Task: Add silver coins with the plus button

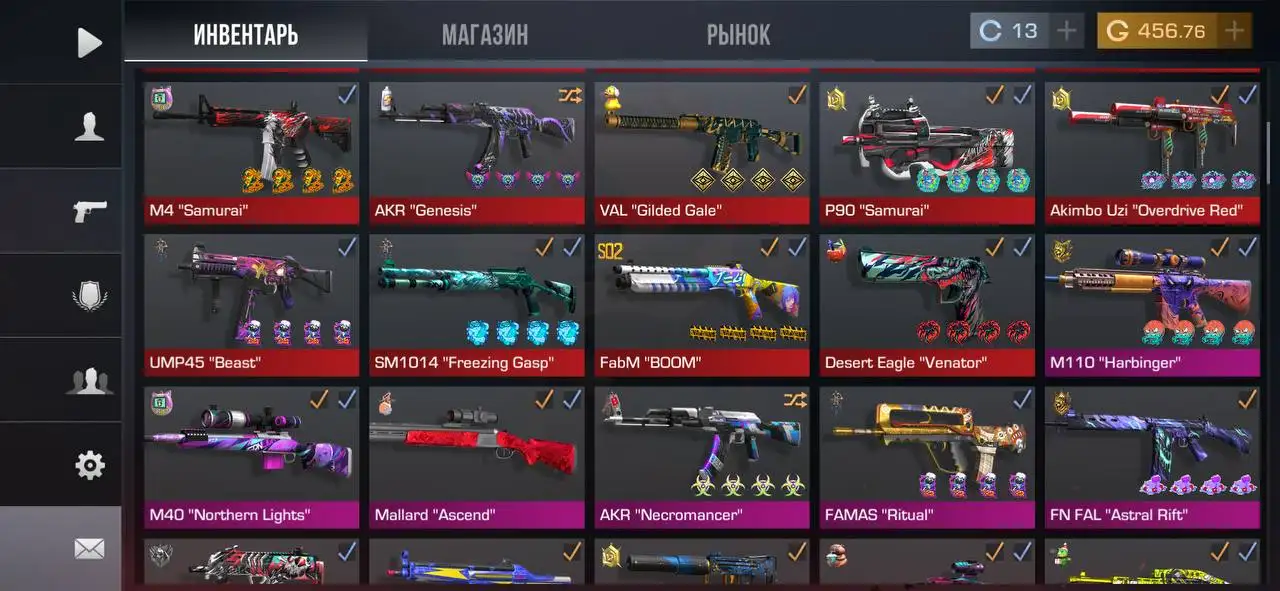Action: point(1067,31)
